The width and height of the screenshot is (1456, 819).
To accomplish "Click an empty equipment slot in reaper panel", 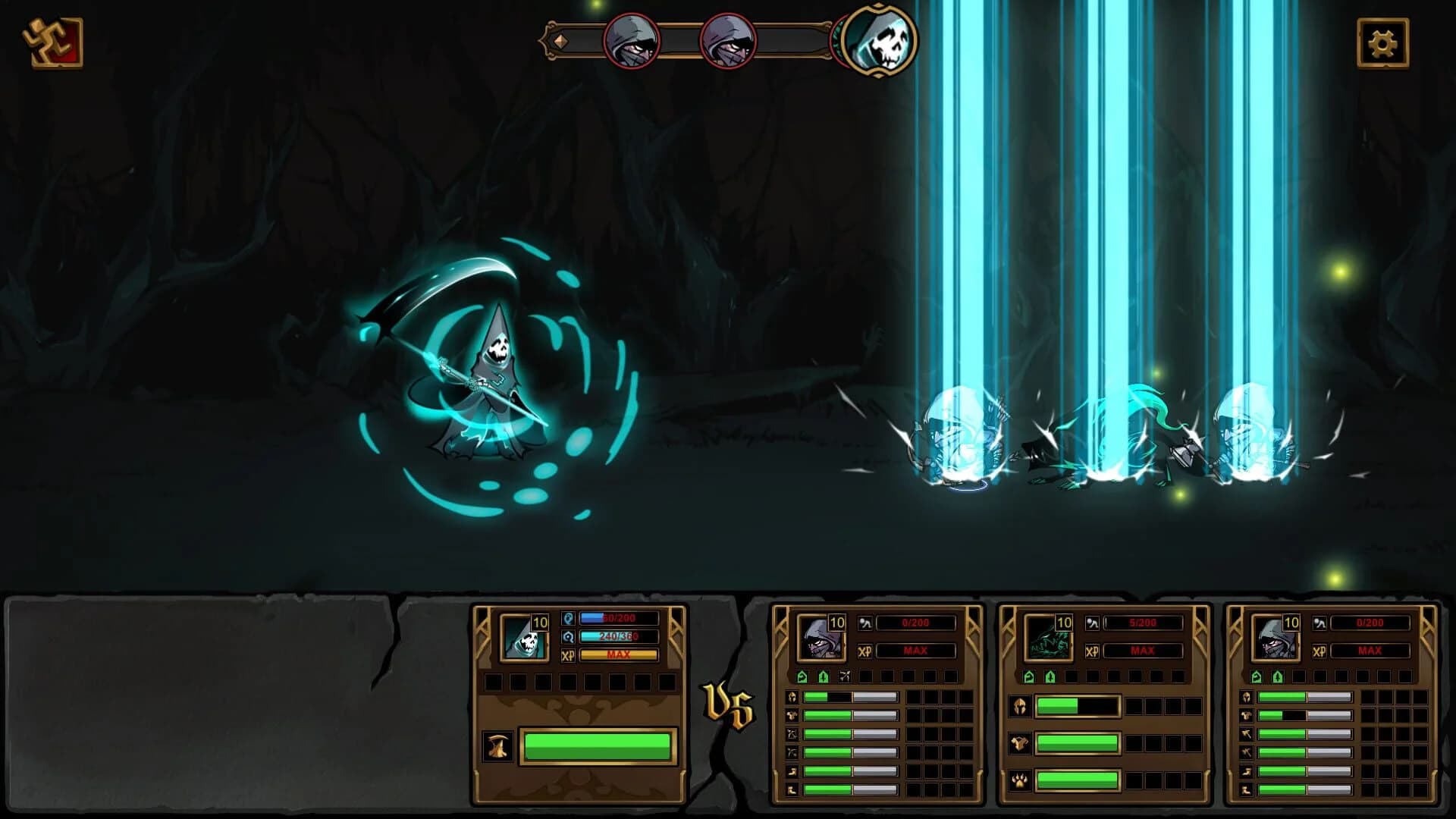I will click(496, 682).
